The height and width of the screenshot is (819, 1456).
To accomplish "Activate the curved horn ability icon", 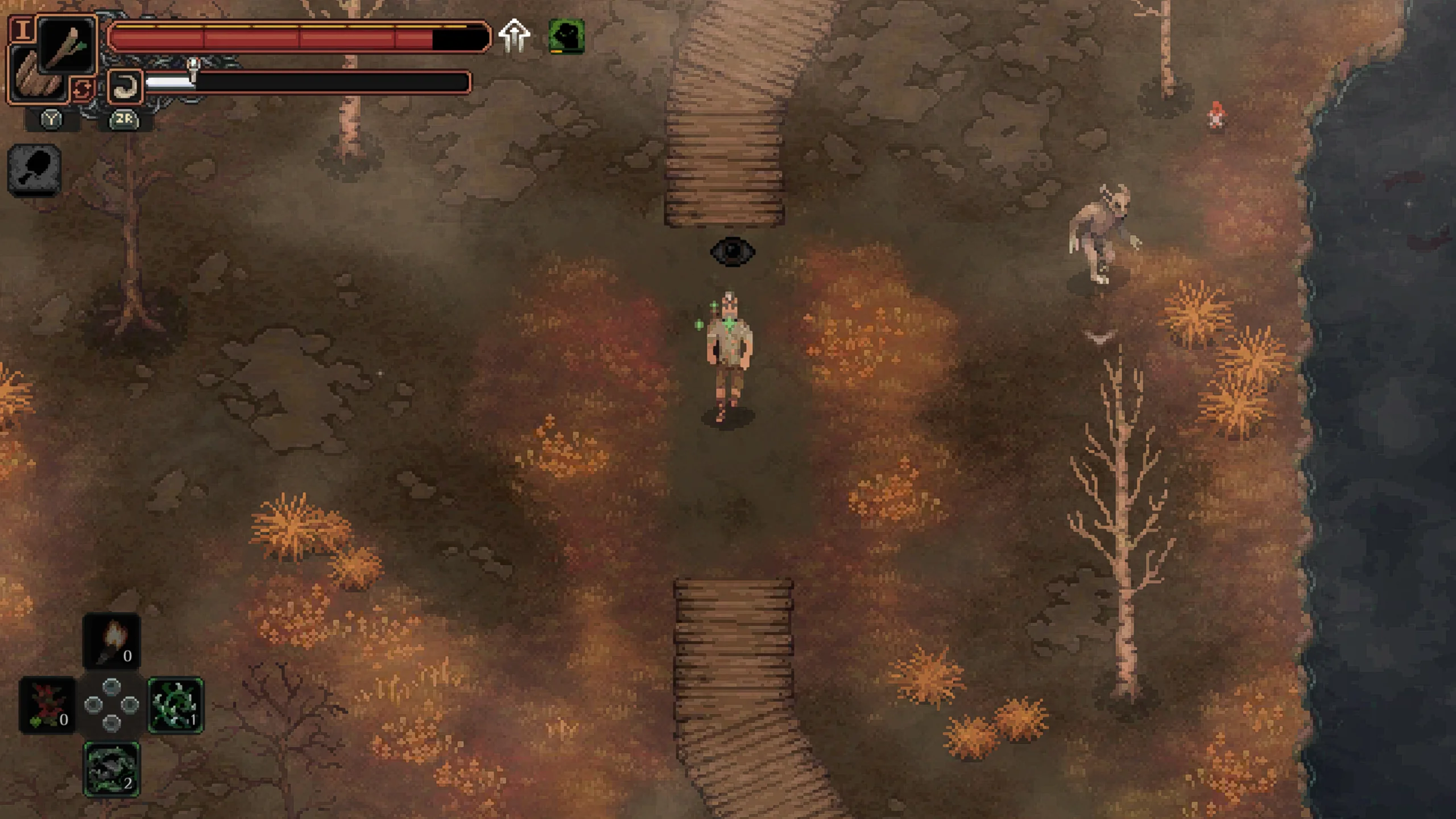I will tap(125, 86).
